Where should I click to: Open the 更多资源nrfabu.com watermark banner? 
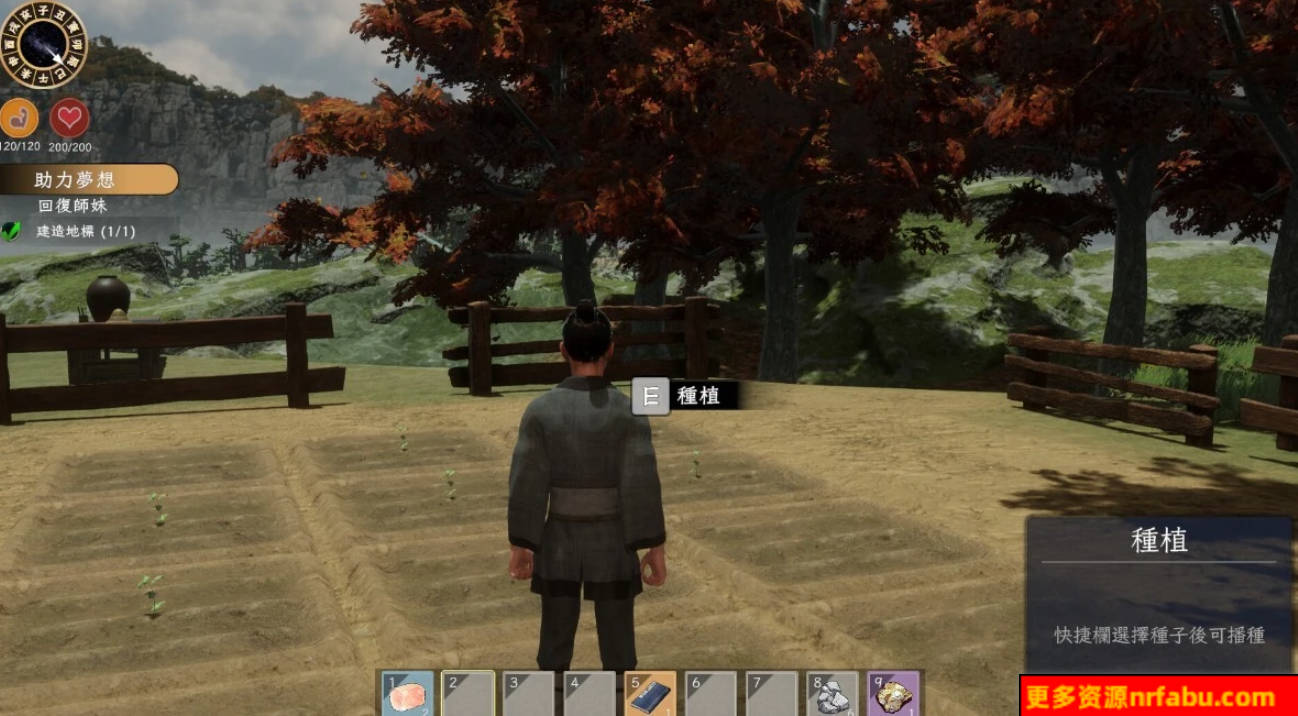[1158, 696]
